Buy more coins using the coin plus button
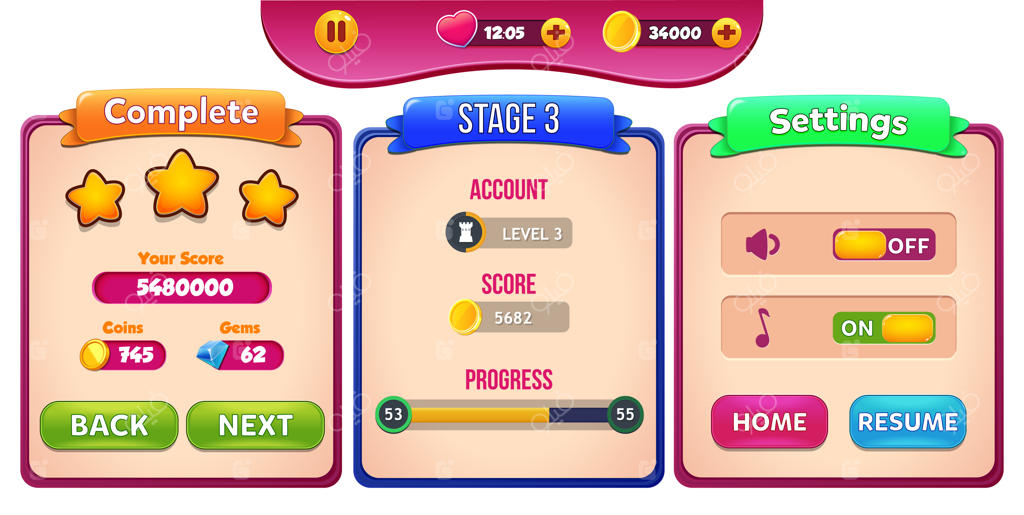 (x=726, y=33)
